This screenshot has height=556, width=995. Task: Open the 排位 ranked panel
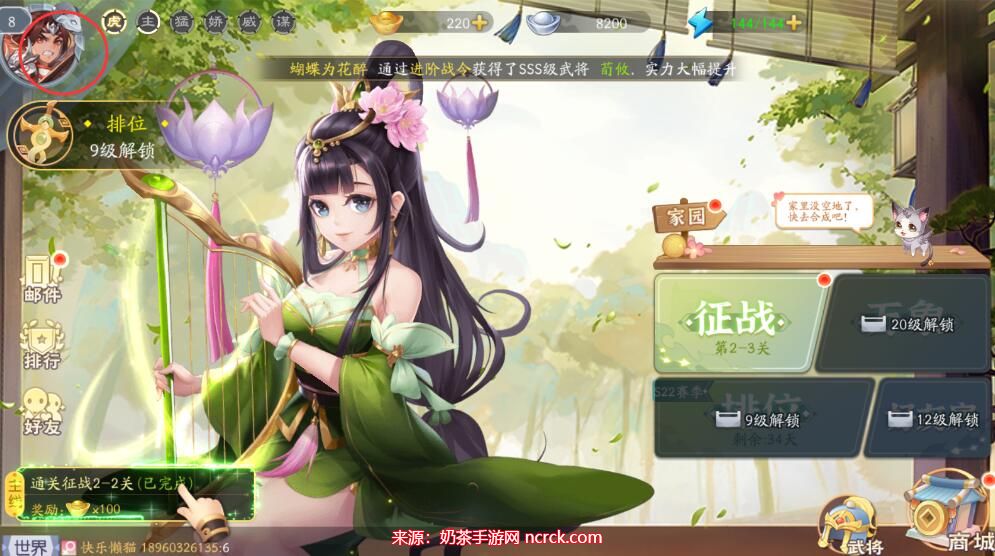tap(85, 137)
